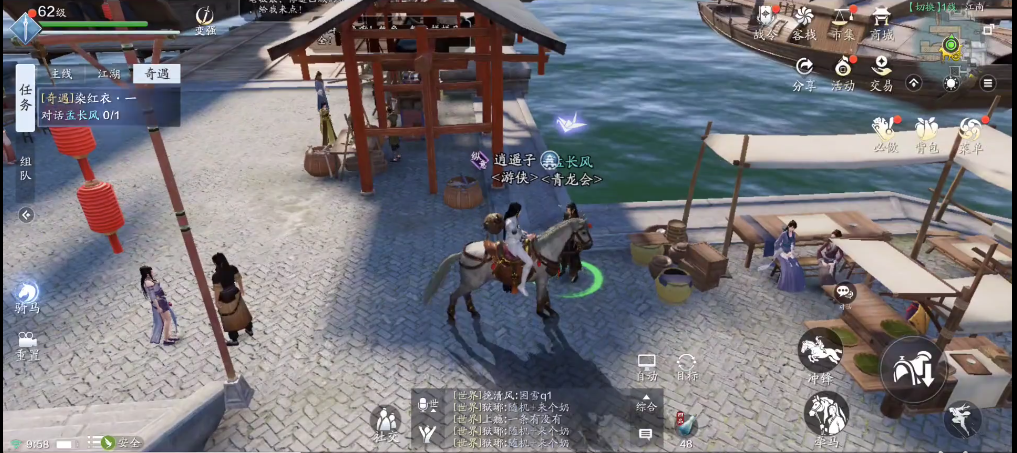This screenshot has width=1017, height=453.
Task: Open the 背包 bag inventory
Action: click(x=927, y=134)
